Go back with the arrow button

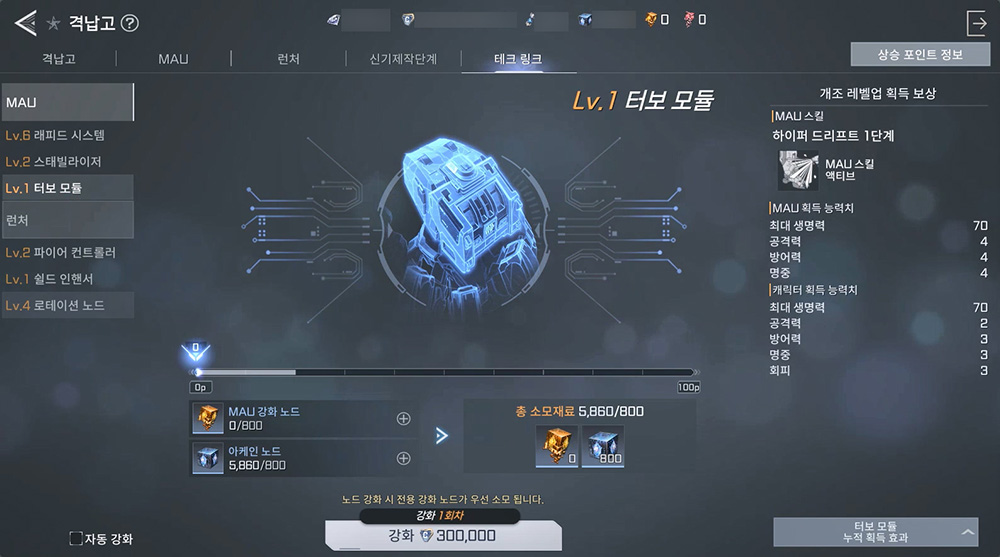[25, 23]
